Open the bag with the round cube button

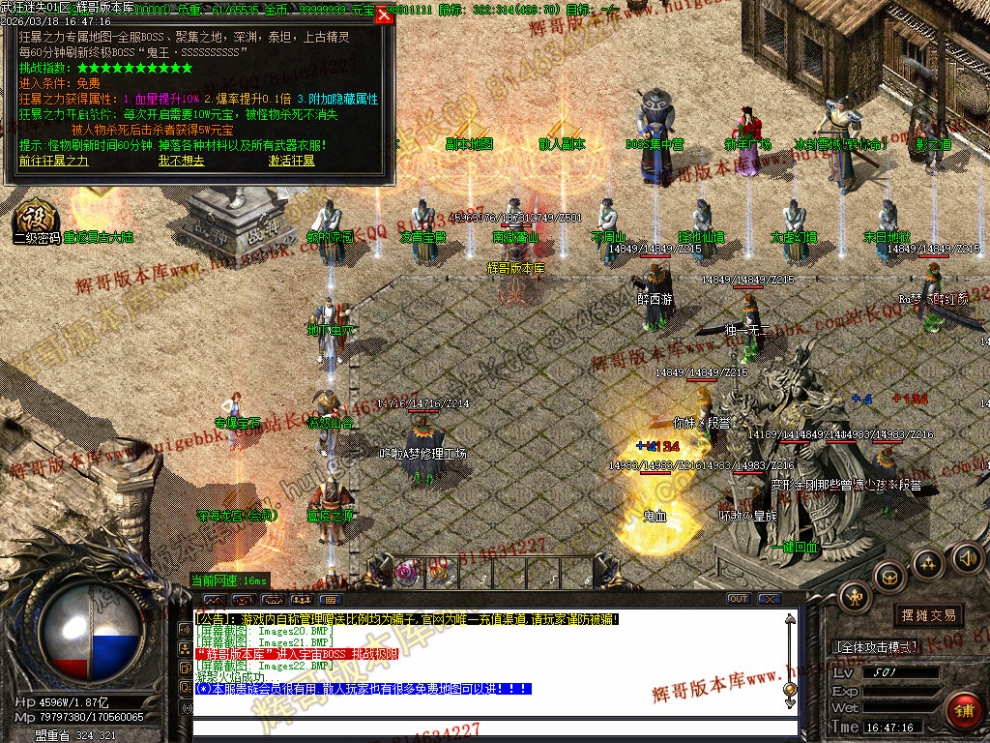(889, 575)
